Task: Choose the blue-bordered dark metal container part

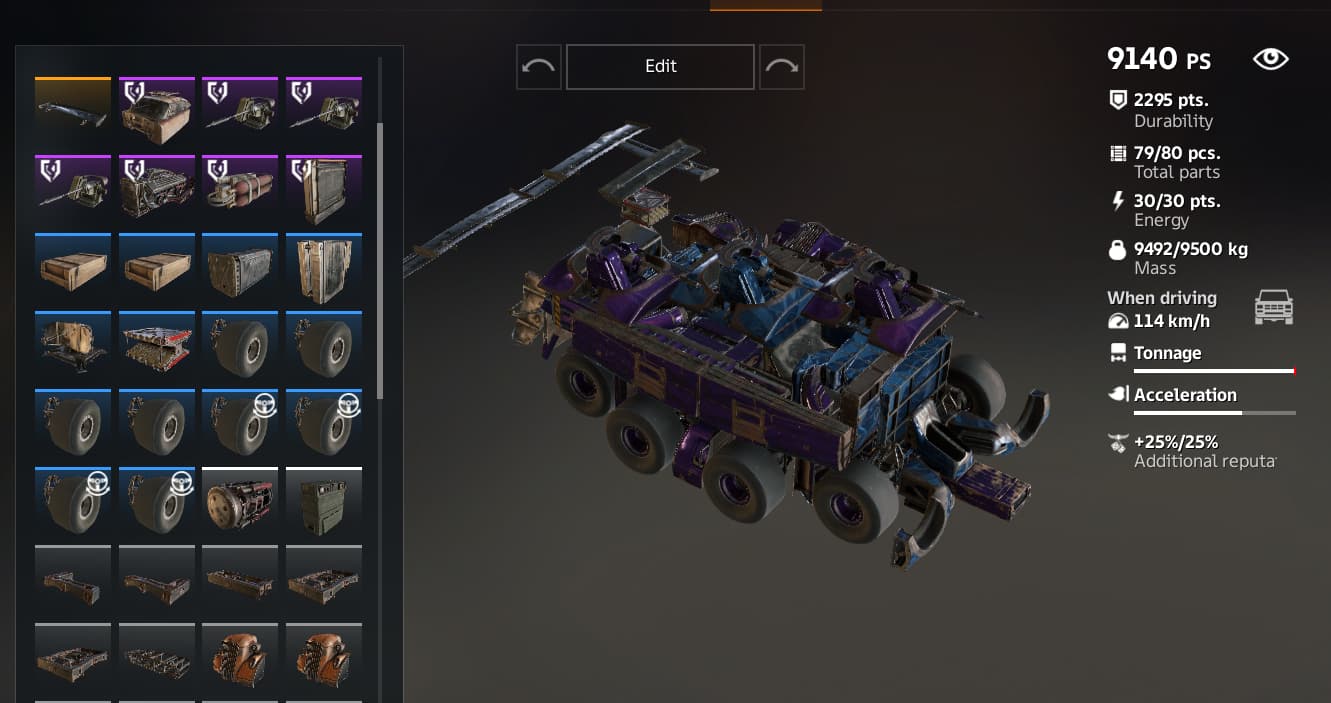Action: 240,267
